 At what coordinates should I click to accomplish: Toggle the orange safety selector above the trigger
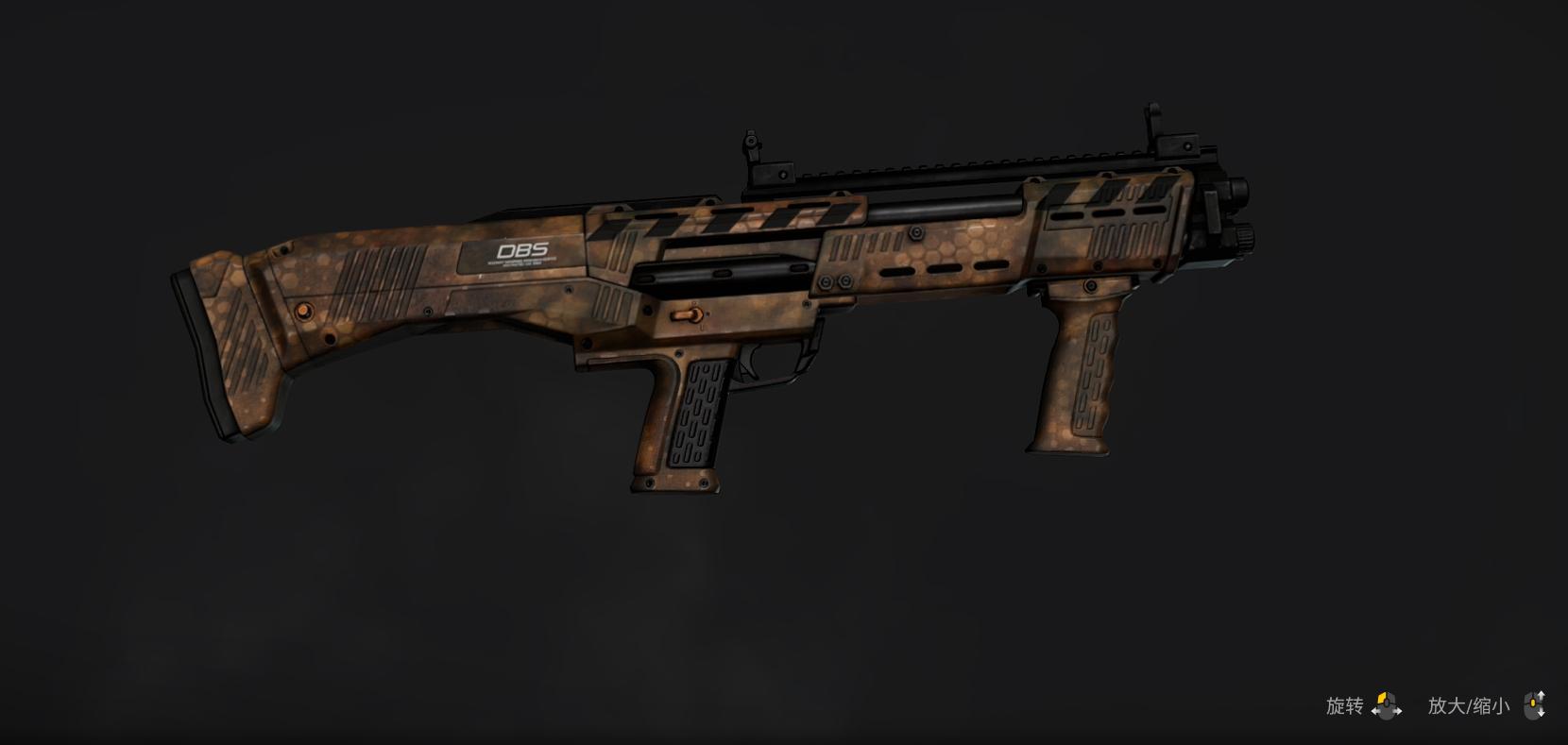(x=688, y=314)
